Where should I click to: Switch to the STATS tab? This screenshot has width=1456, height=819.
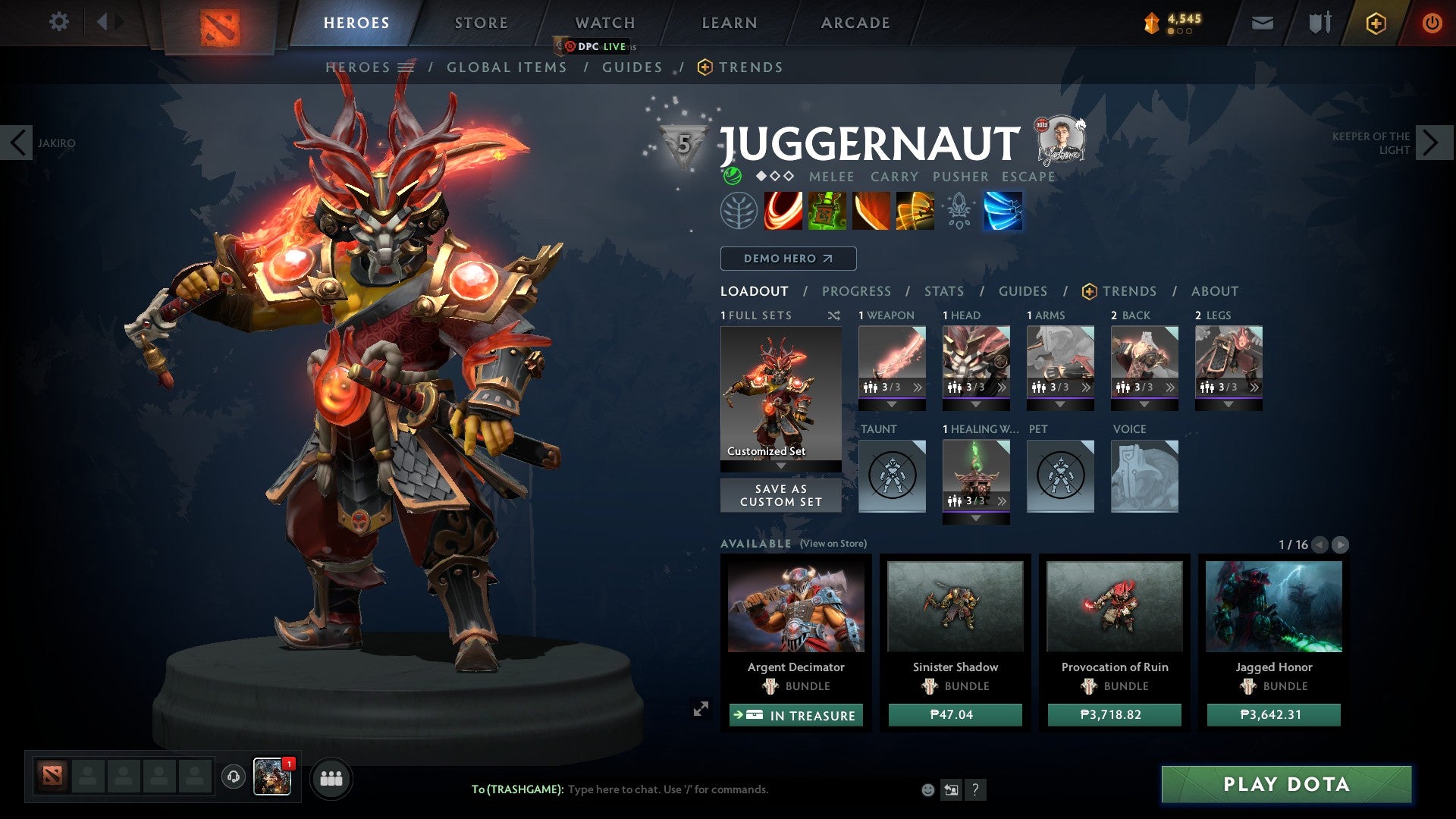pos(943,290)
